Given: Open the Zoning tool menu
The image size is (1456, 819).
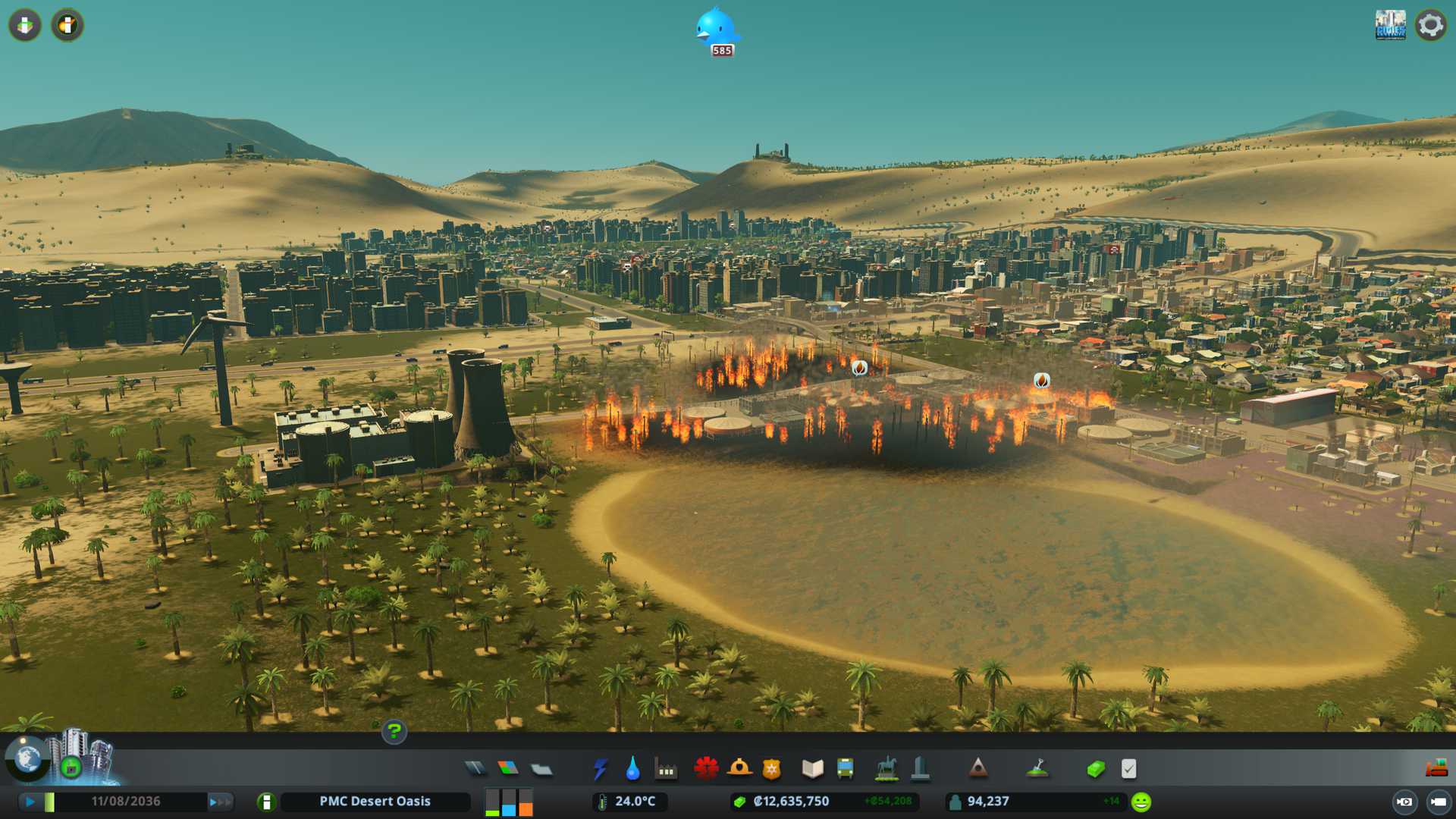Looking at the screenshot, I should coord(508,769).
